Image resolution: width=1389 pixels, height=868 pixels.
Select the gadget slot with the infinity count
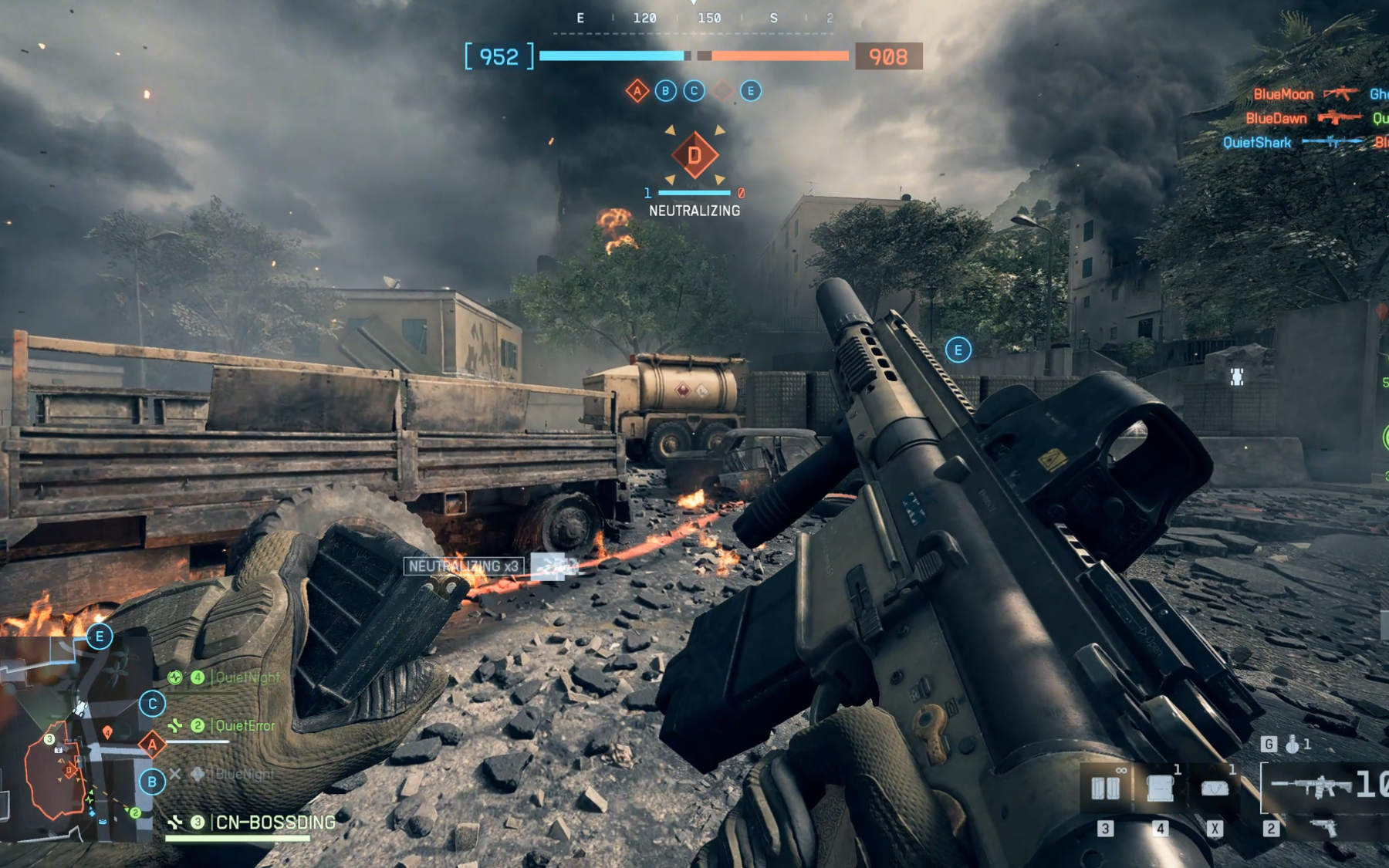[1106, 788]
